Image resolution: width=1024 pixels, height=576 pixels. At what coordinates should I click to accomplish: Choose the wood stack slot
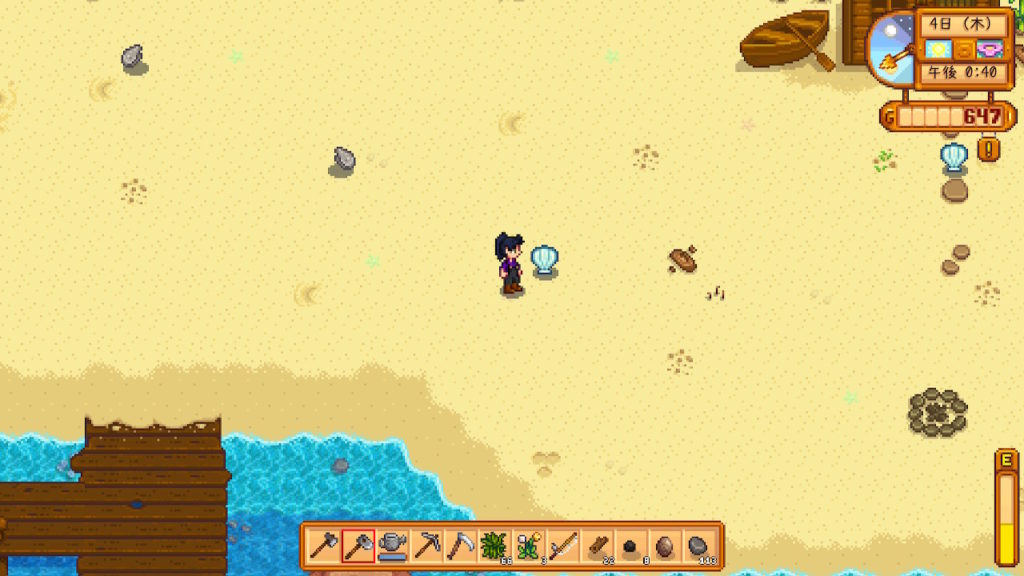(x=597, y=546)
